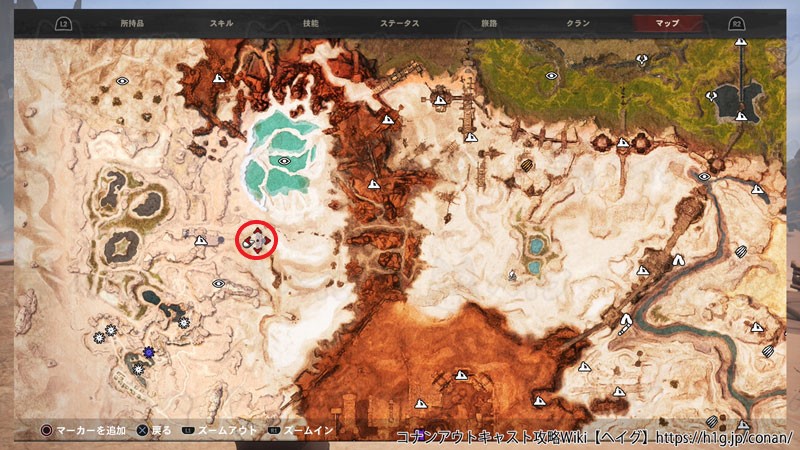Switch to the クラン clan tab
Image resolution: width=800 pixels, height=450 pixels.
[576, 22]
